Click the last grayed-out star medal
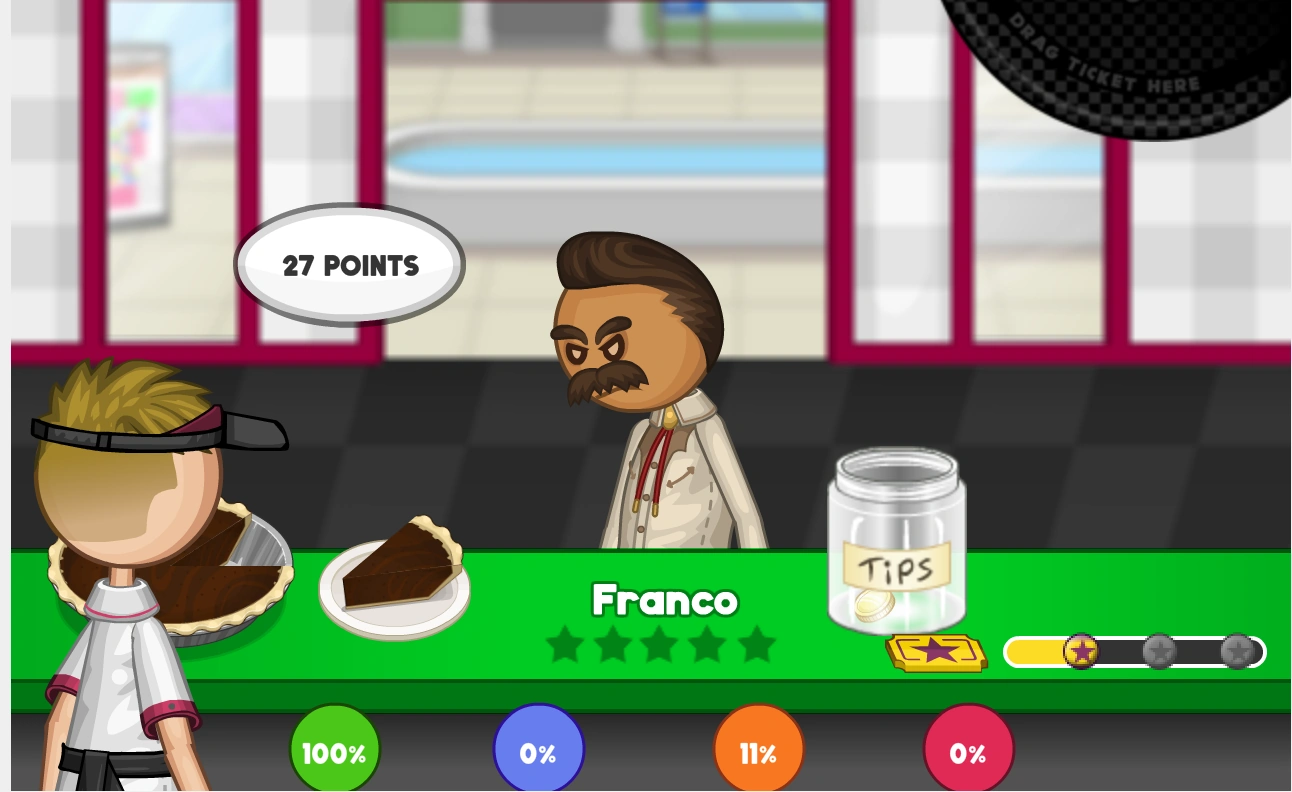The width and height of the screenshot is (1292, 792). [1237, 651]
